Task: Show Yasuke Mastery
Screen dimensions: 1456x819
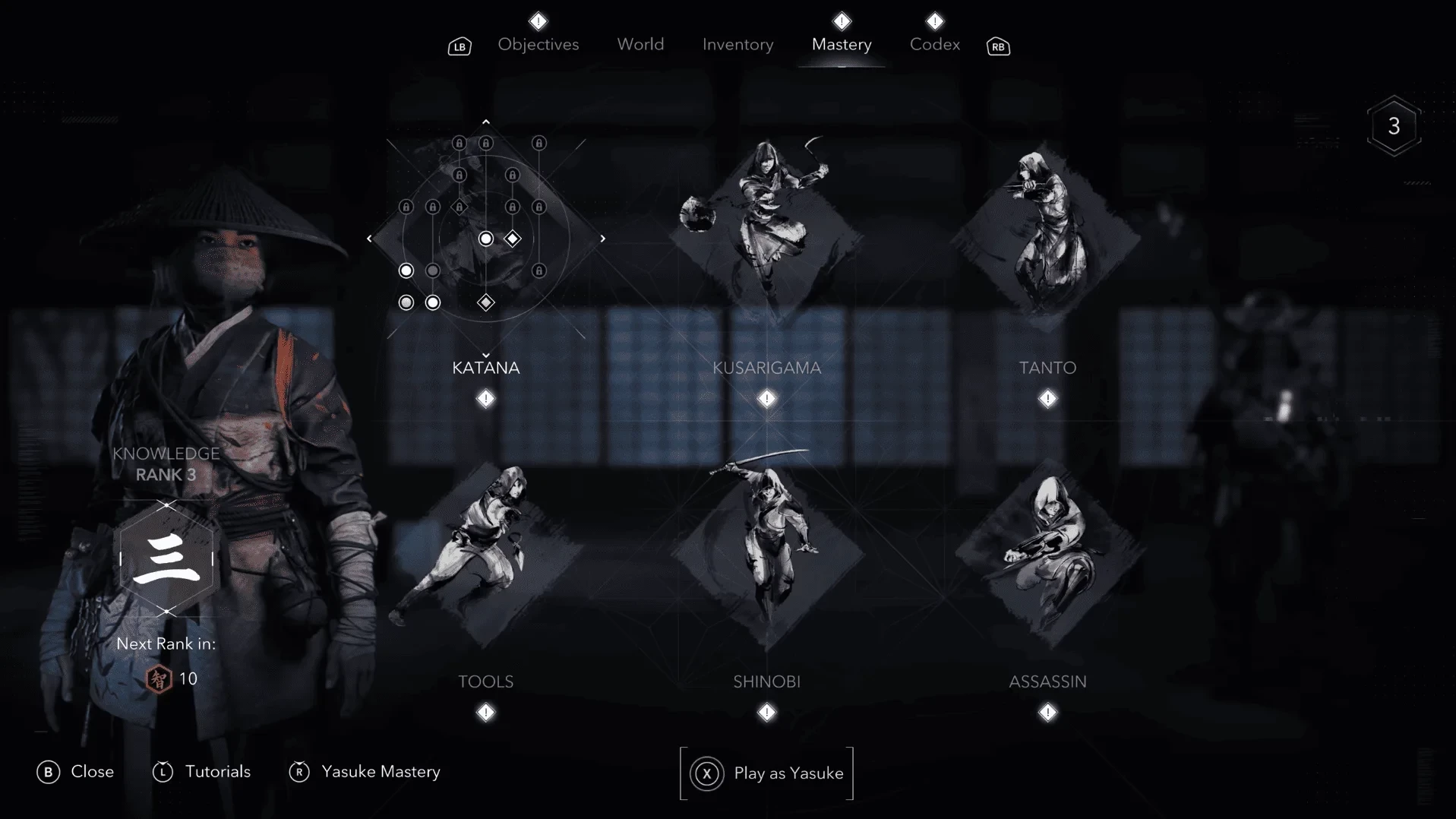Action: [365, 772]
